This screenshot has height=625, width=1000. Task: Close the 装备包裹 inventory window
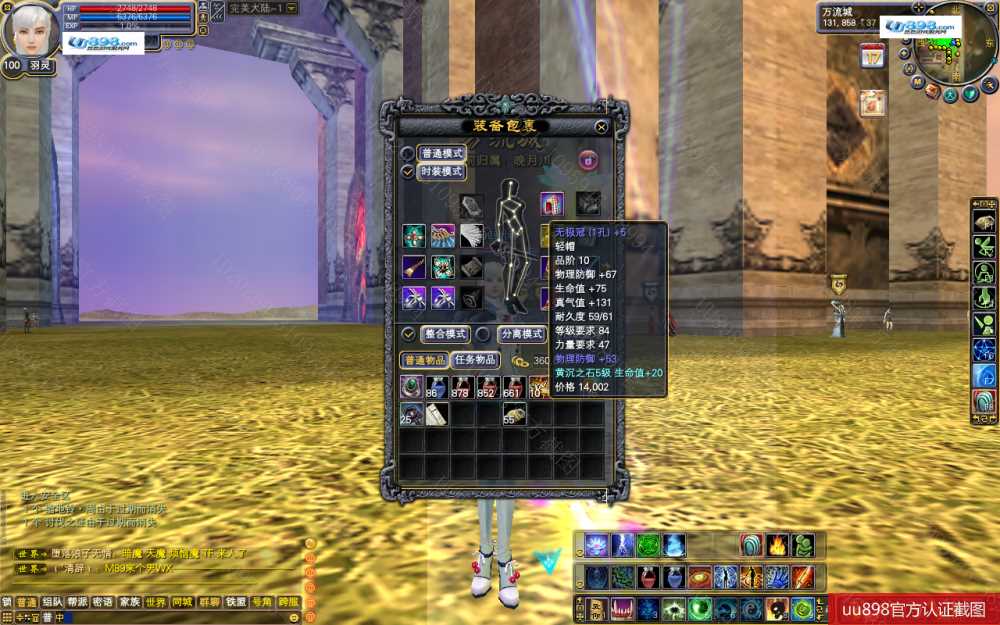pyautogui.click(x=601, y=127)
